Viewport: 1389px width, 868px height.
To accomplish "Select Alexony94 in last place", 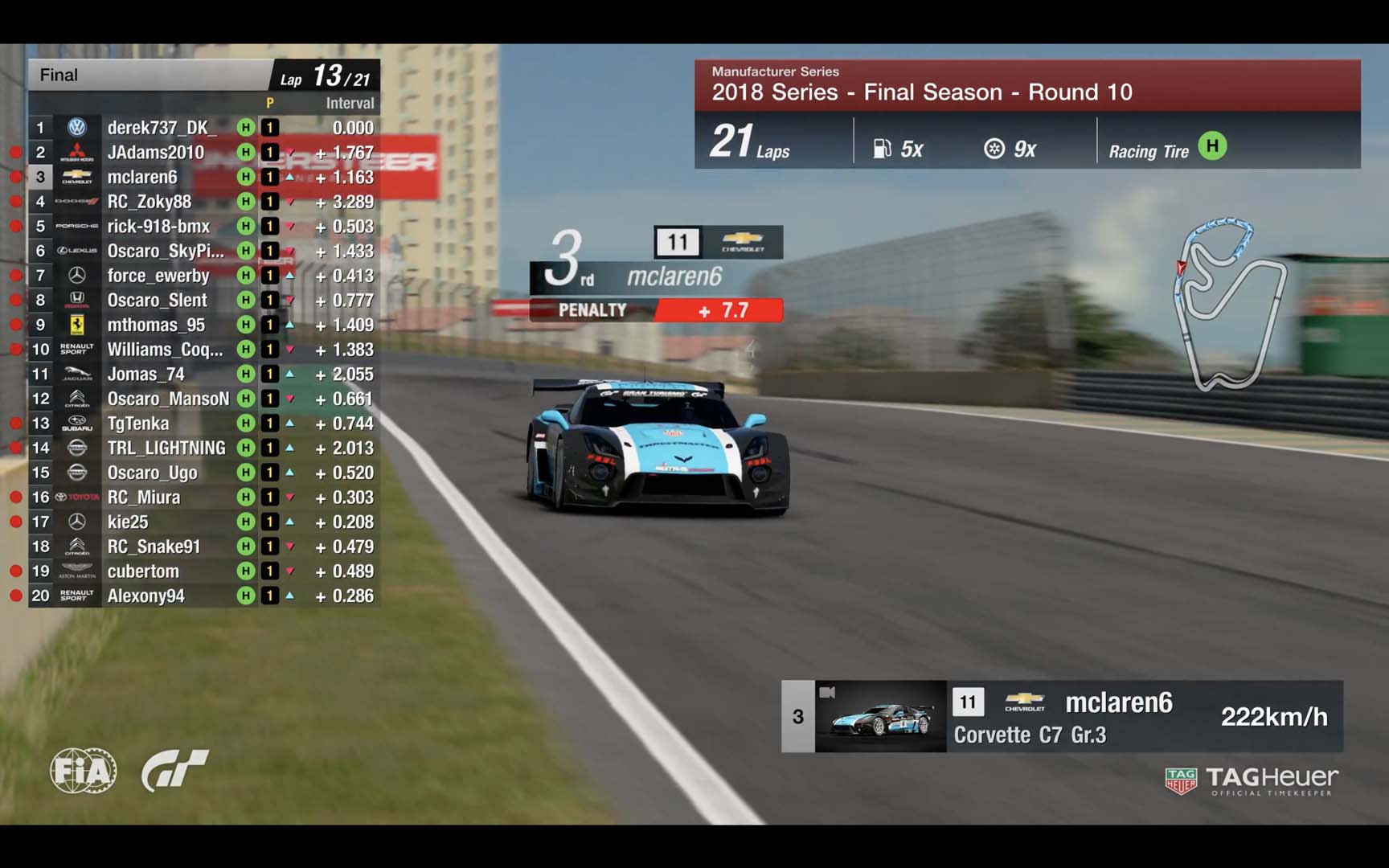I will pos(146,596).
